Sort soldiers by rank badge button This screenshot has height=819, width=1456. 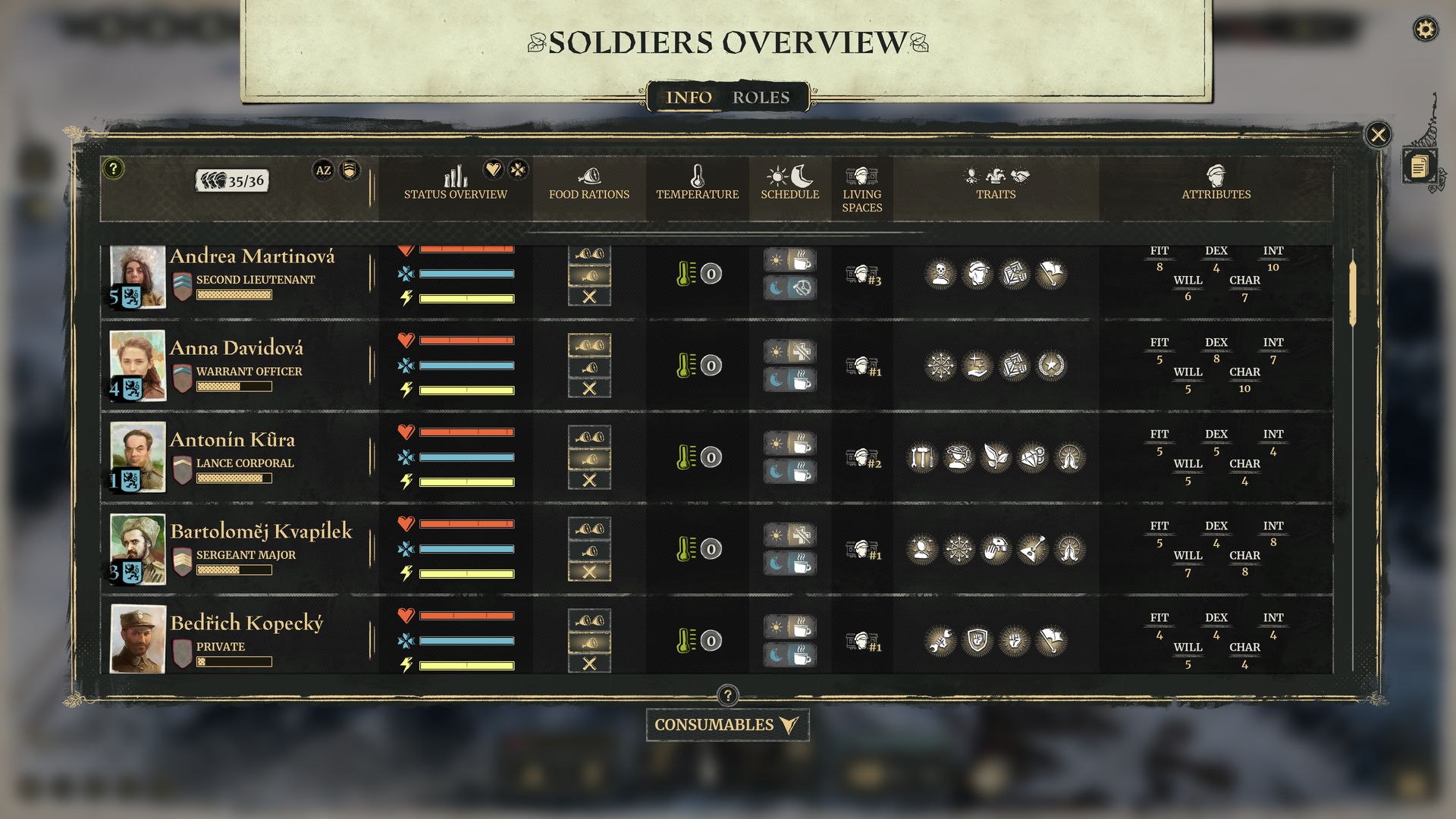point(350,170)
